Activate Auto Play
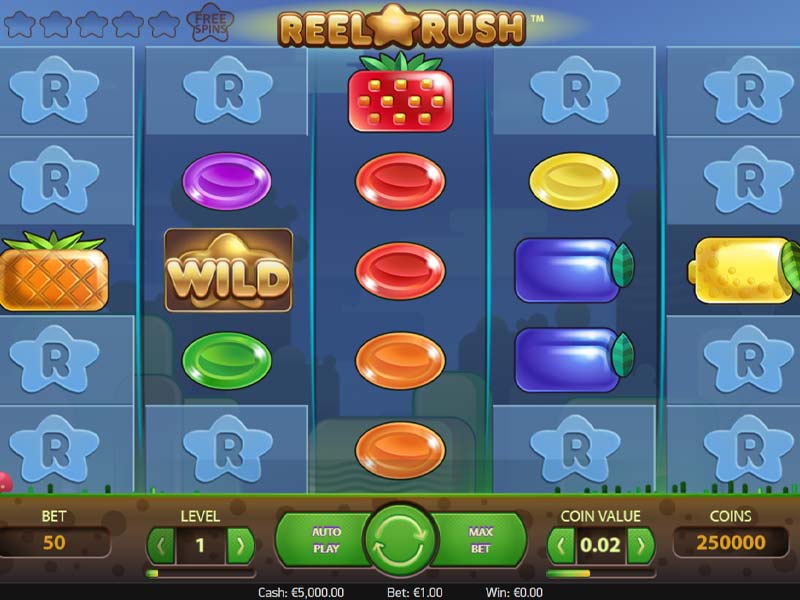 [x=325, y=541]
